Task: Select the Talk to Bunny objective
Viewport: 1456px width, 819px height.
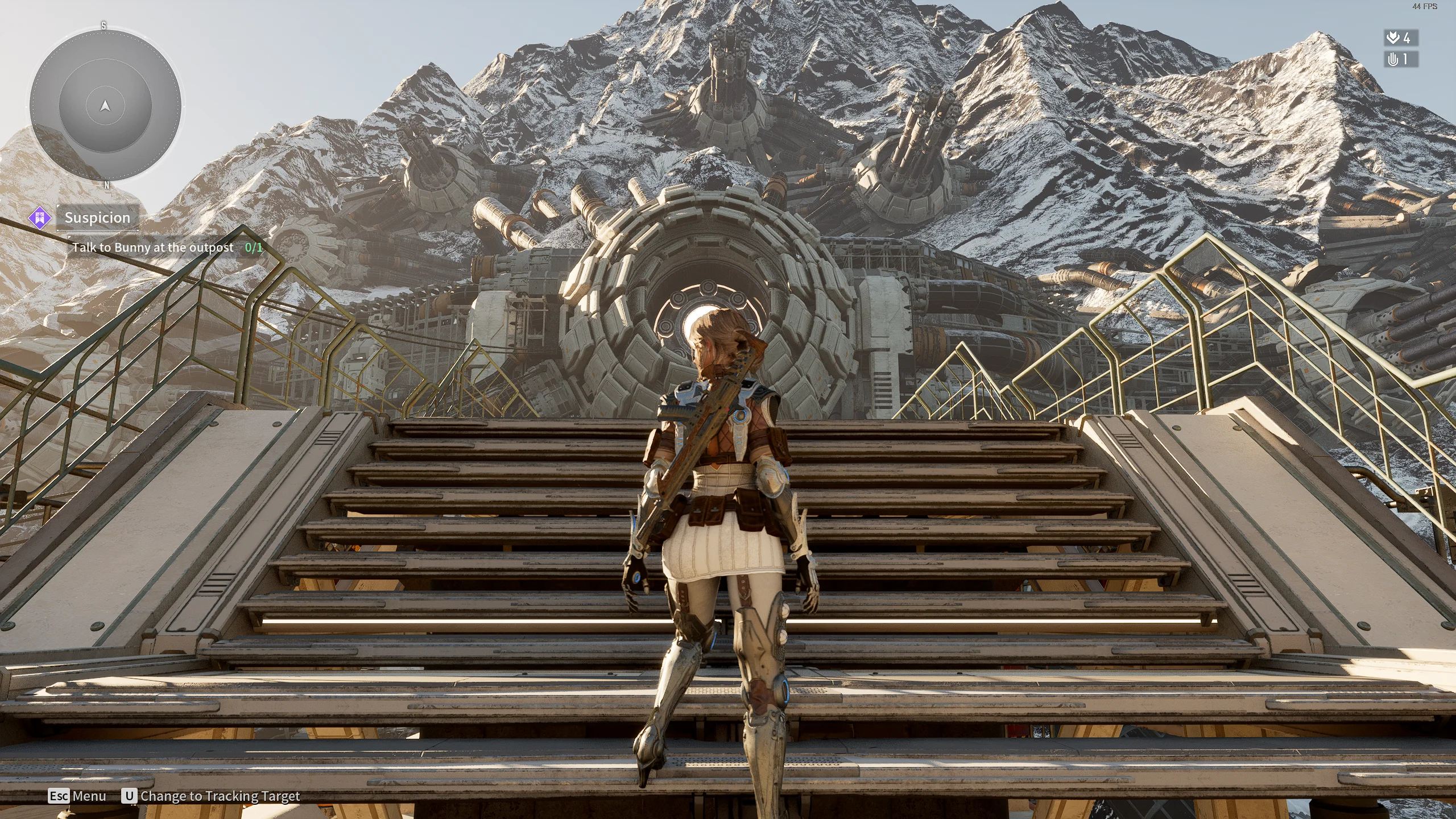Action: pos(152,247)
